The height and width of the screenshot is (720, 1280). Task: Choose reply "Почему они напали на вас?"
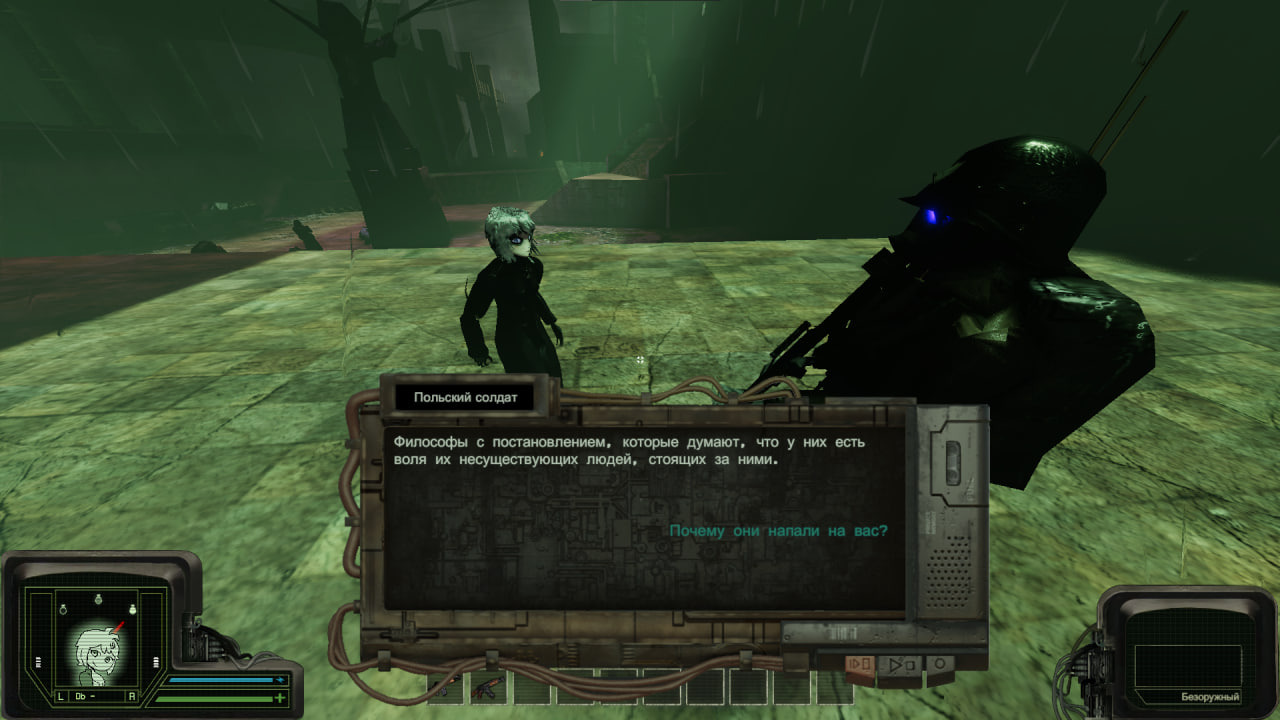pos(778,531)
